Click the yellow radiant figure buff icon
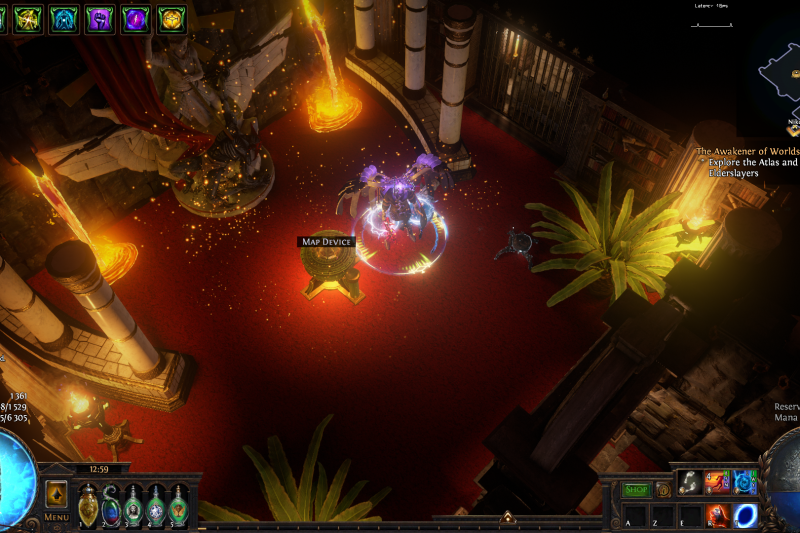 (27, 18)
